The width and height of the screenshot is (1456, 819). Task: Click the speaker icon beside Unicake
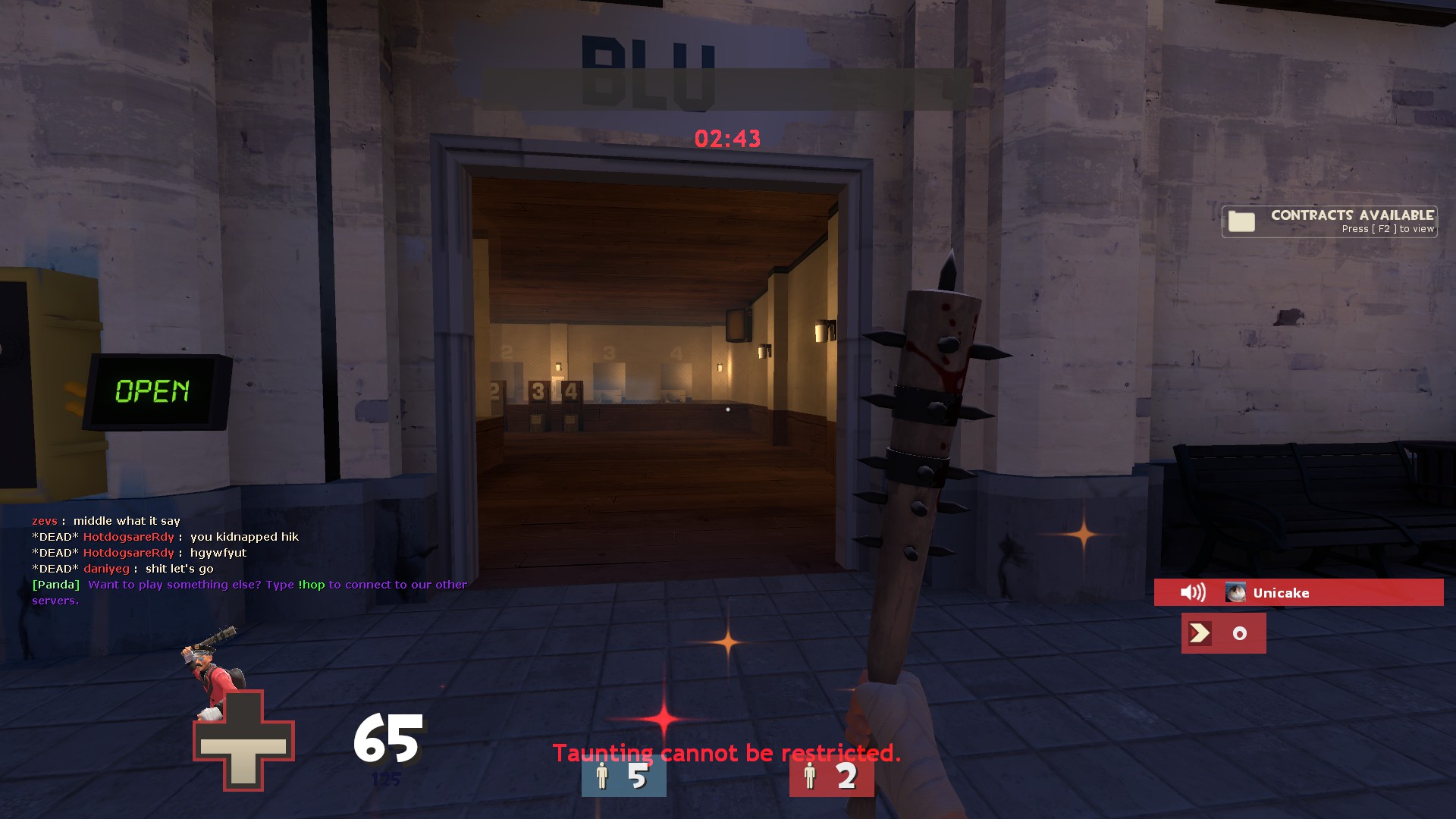1193,592
